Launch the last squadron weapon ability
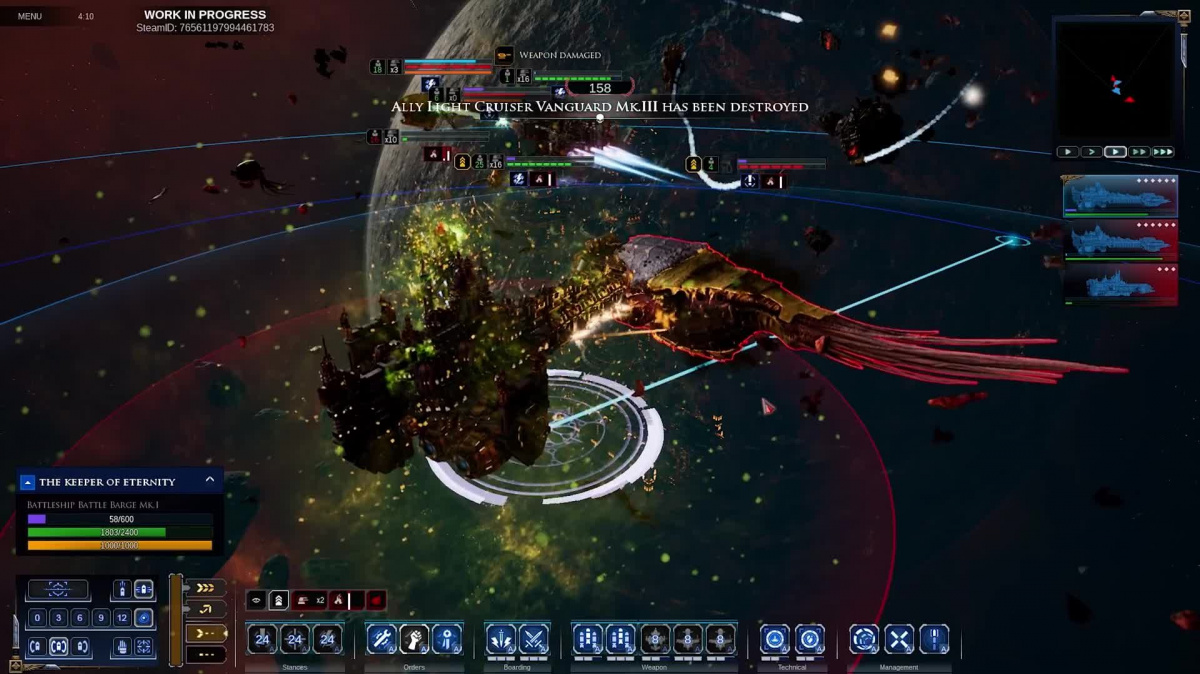Screen dimensions: 1200x674 pyautogui.click(x=720, y=638)
